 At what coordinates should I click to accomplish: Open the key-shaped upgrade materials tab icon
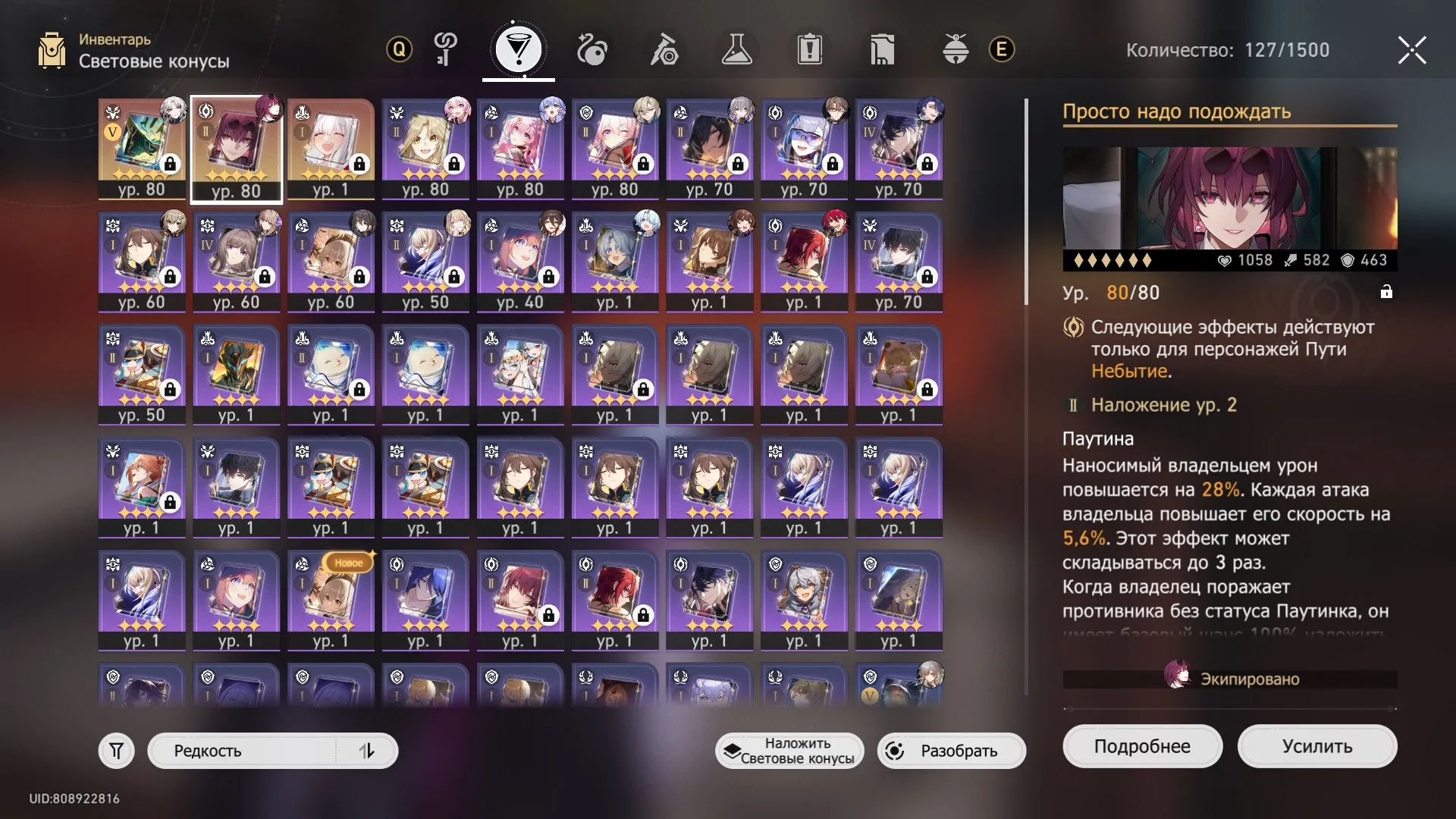[446, 49]
